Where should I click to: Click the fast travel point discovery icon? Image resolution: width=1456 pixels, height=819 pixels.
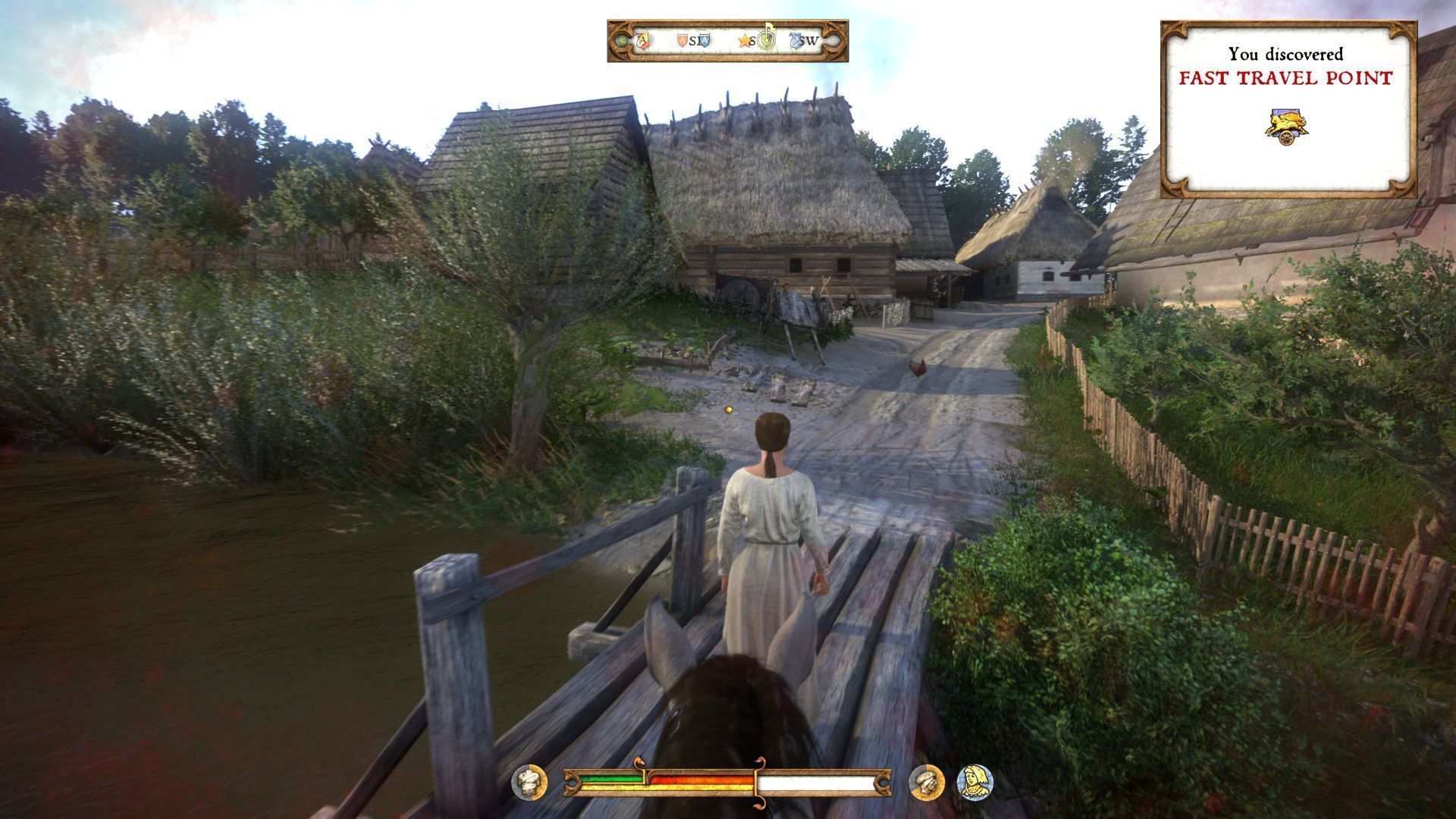pyautogui.click(x=1288, y=127)
